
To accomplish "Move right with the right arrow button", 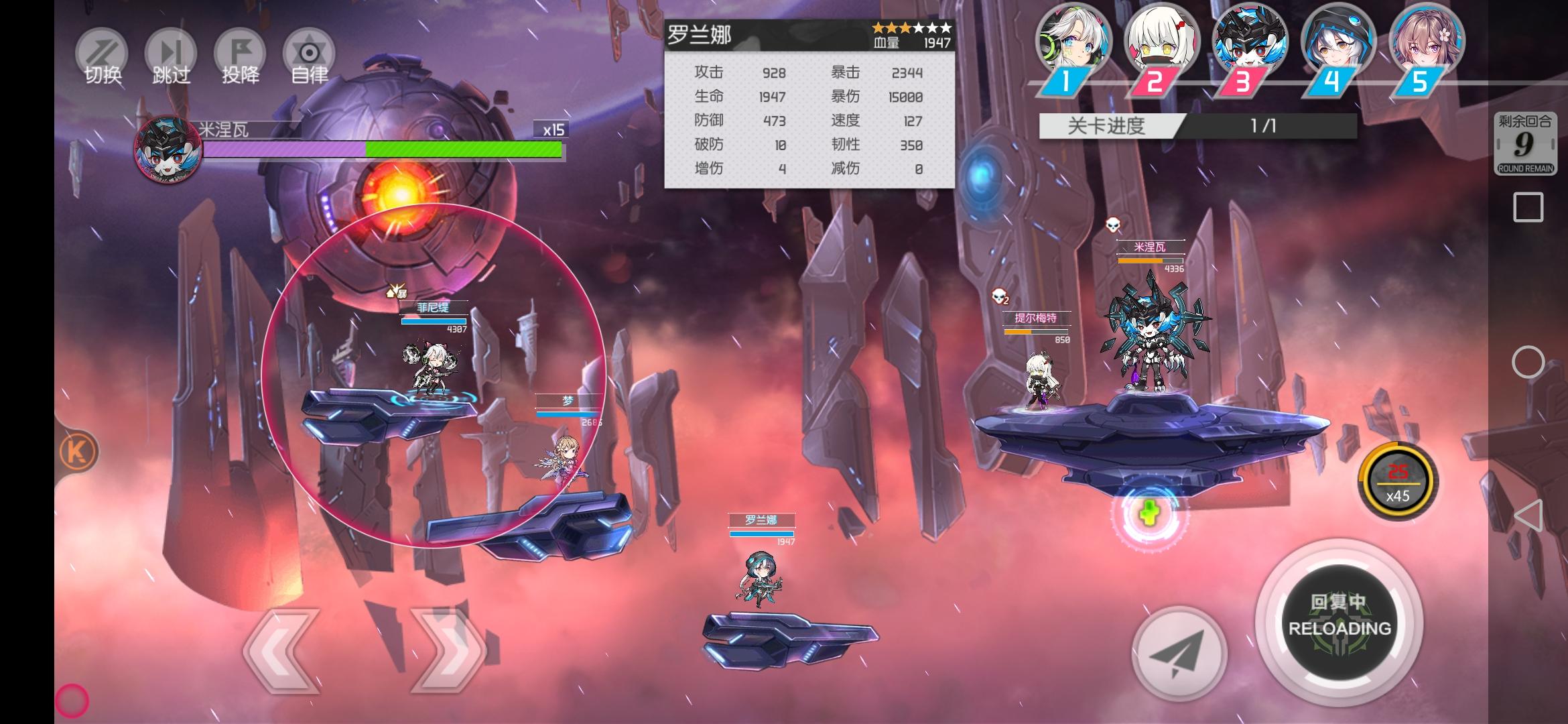I will [x=448, y=650].
